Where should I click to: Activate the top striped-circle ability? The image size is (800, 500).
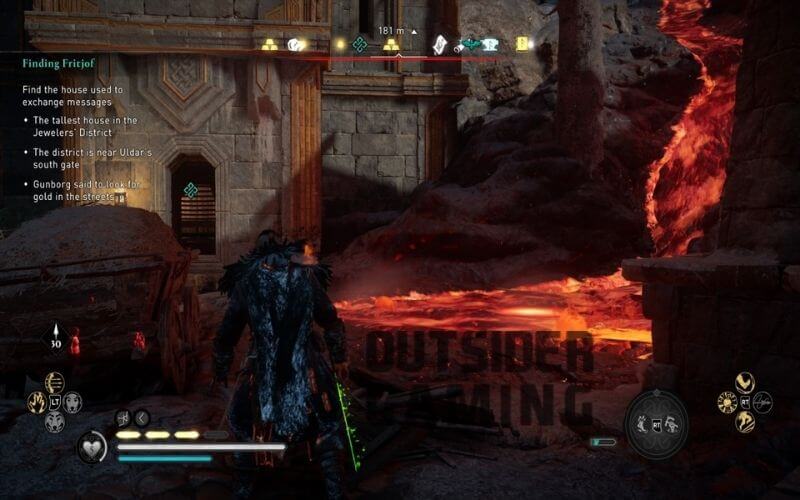point(54,381)
